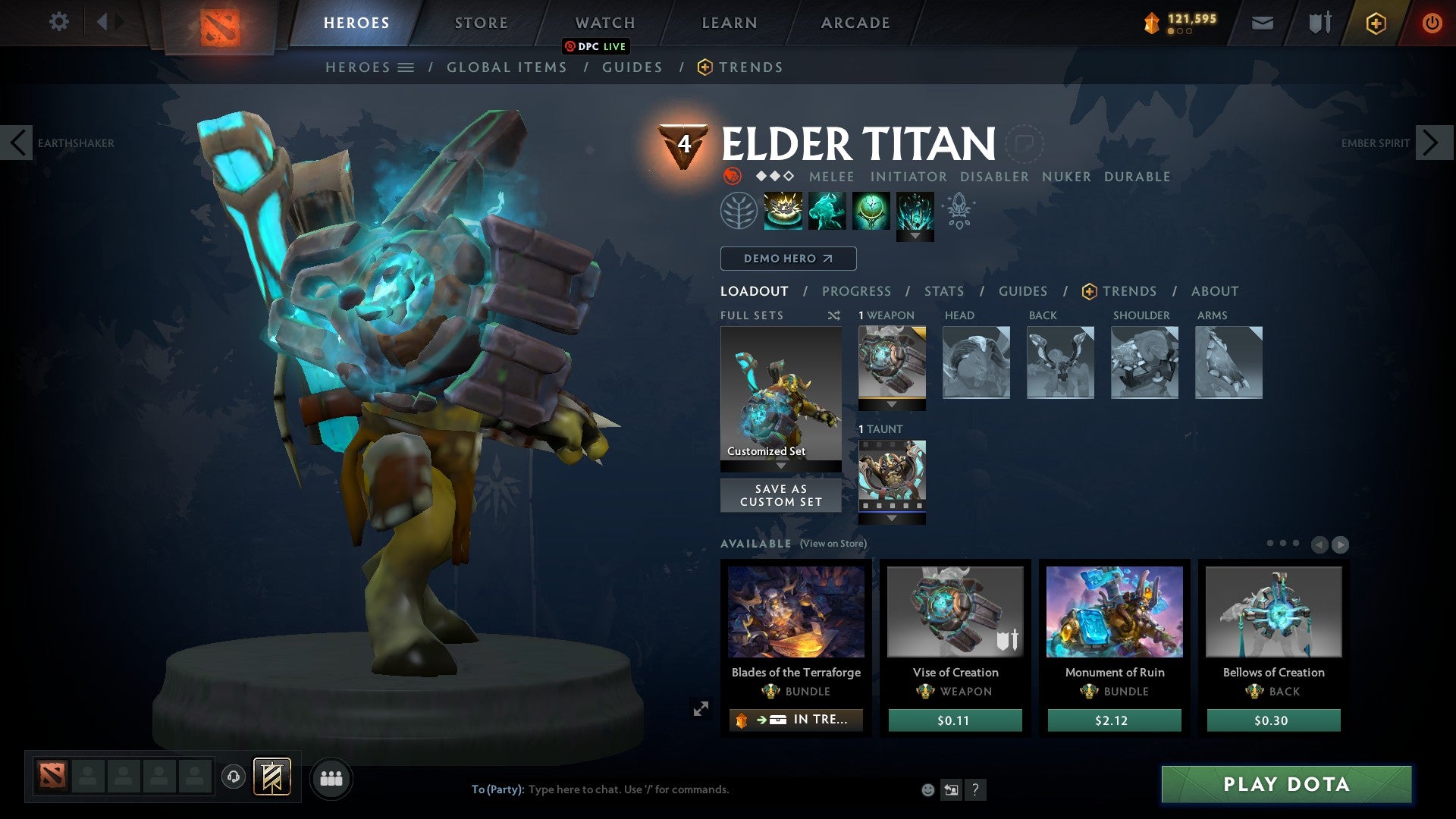Click the Astral Spirit ability icon

[x=827, y=212]
